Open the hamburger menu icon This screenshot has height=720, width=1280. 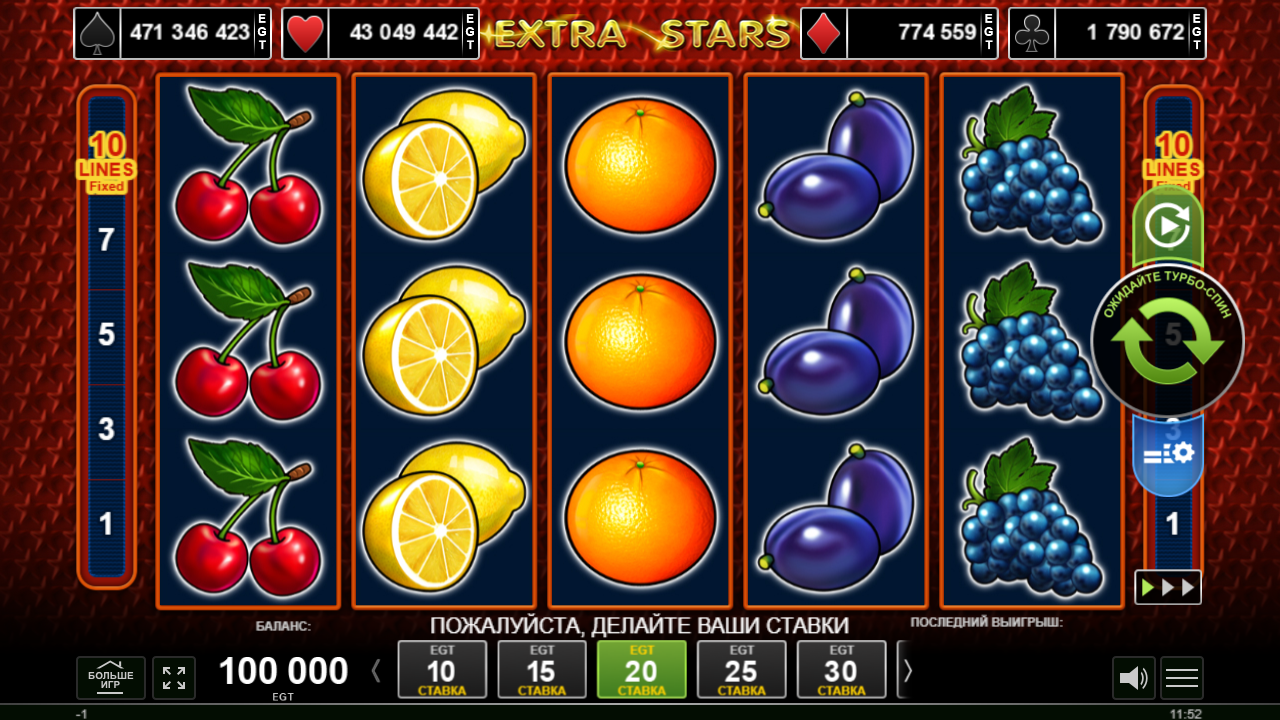coord(1181,678)
